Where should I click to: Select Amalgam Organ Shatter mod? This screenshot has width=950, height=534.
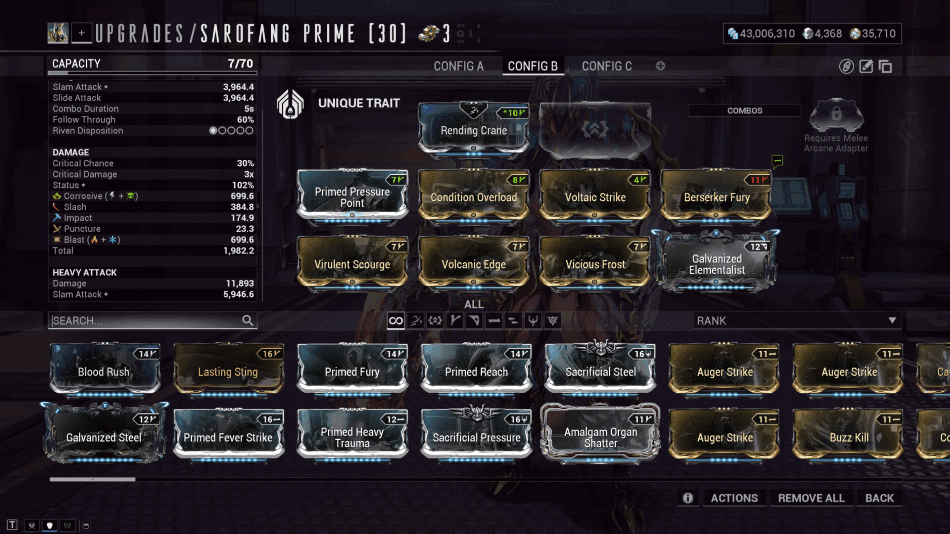[600, 437]
